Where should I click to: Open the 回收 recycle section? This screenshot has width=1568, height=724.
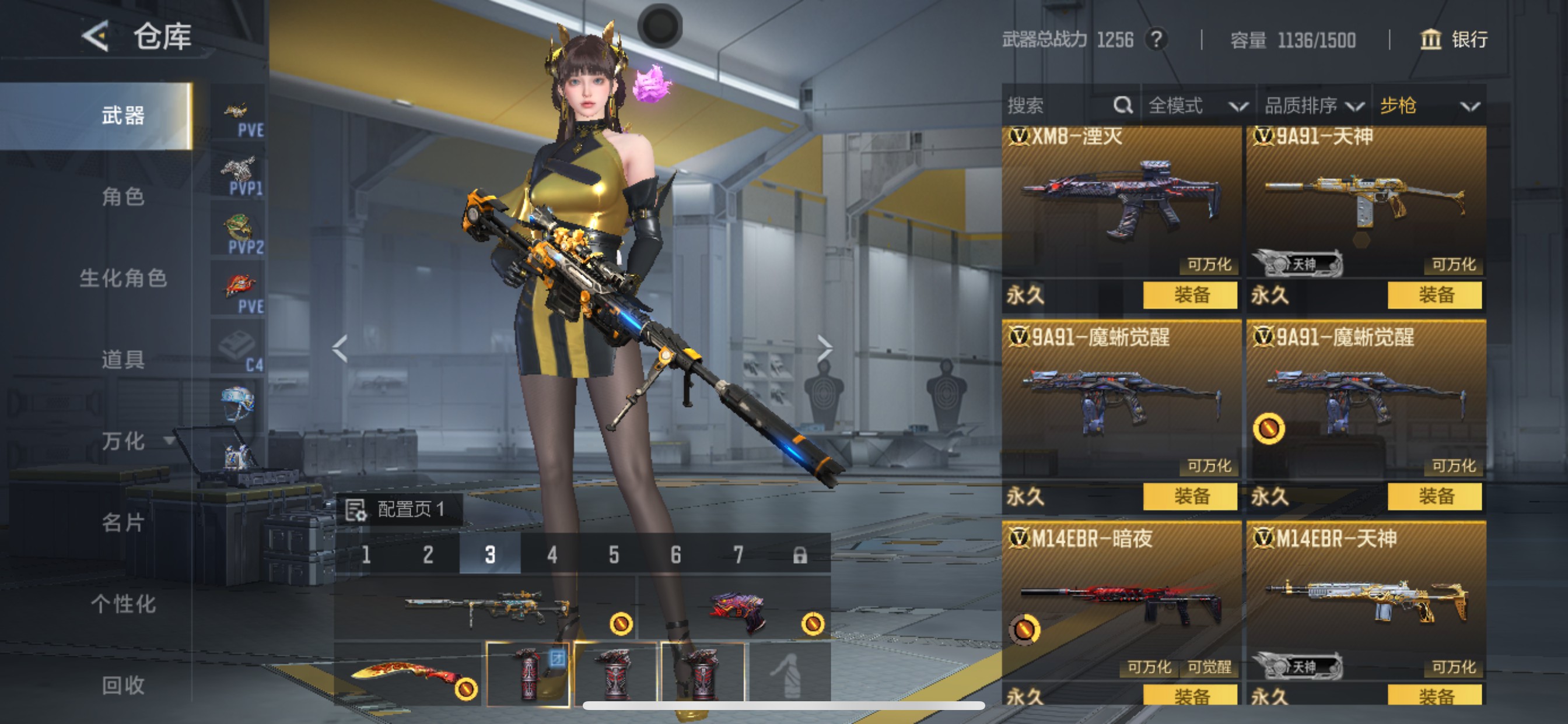[123, 685]
